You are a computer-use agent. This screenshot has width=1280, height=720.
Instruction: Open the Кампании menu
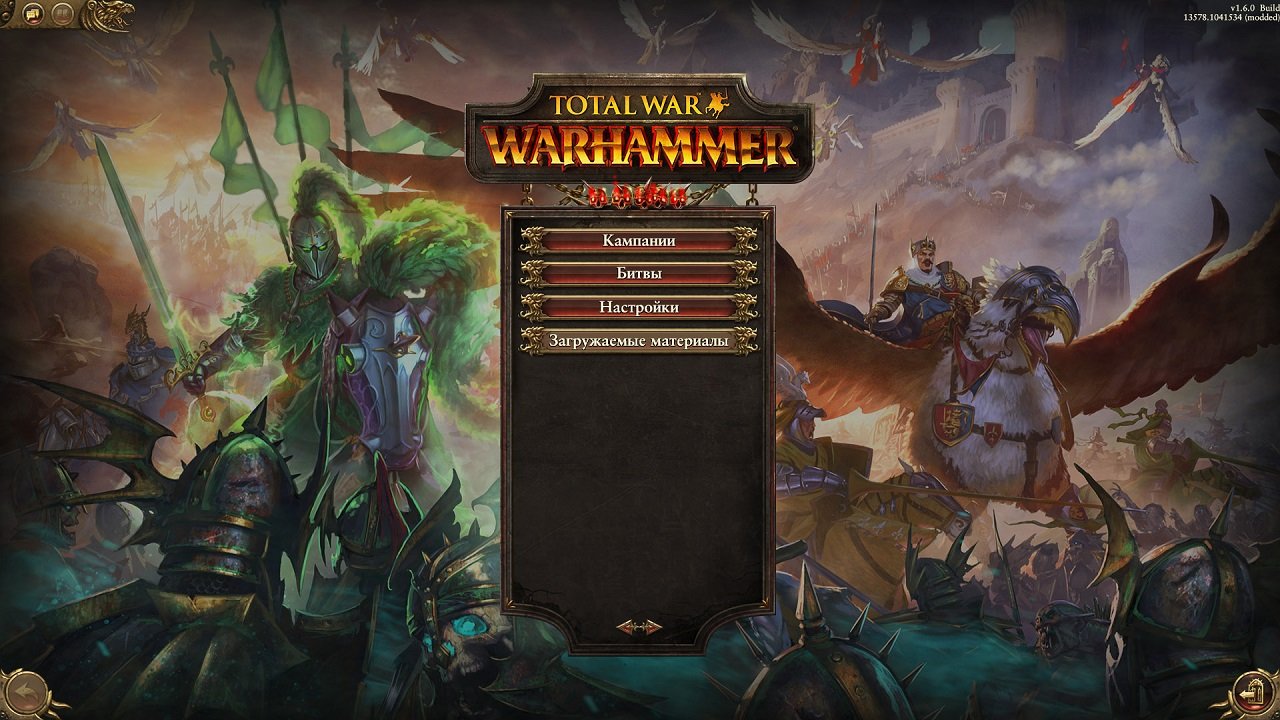click(640, 240)
